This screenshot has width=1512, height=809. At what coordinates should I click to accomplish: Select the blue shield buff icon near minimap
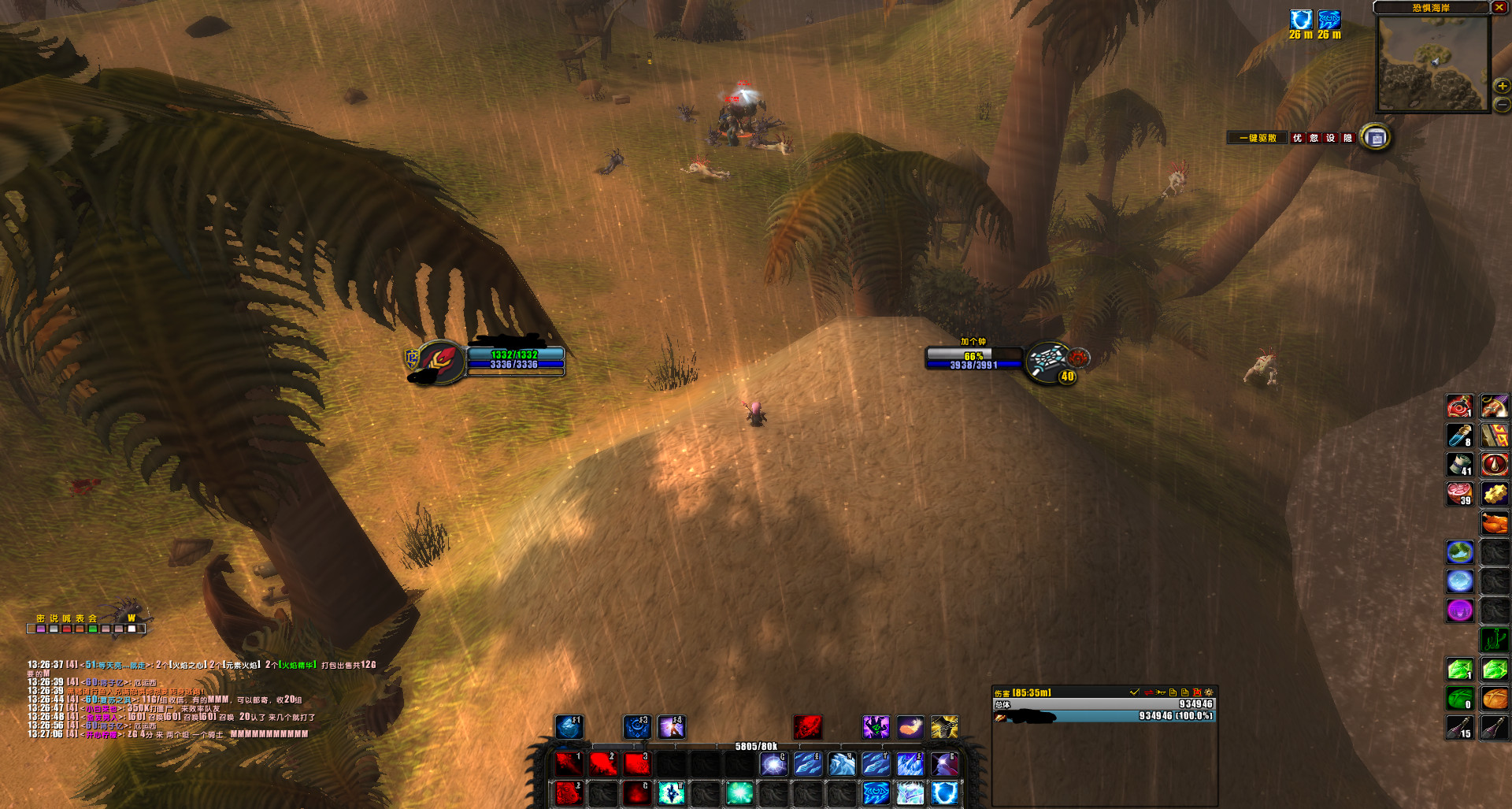point(1301,20)
